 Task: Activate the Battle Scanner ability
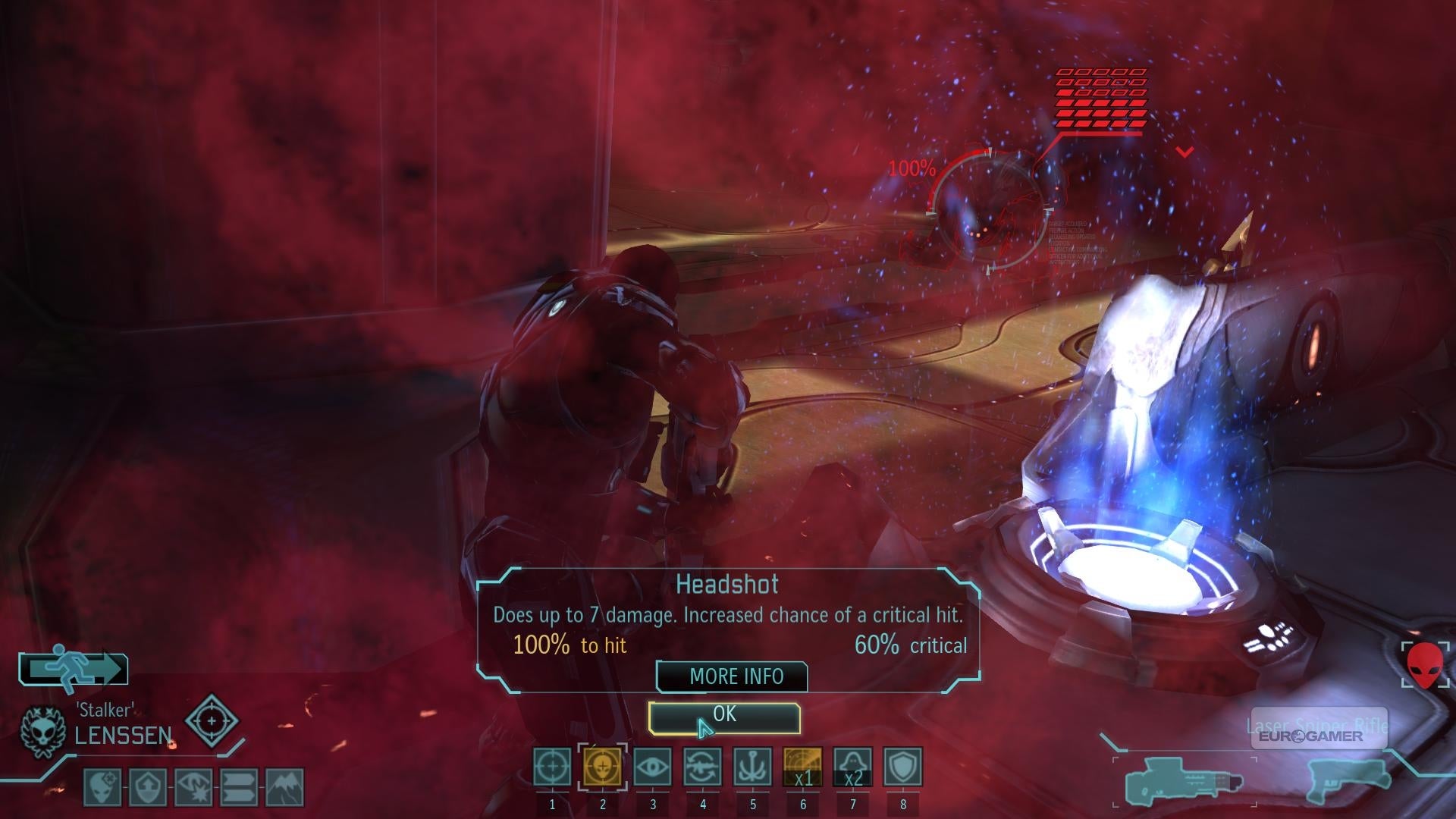(803, 767)
